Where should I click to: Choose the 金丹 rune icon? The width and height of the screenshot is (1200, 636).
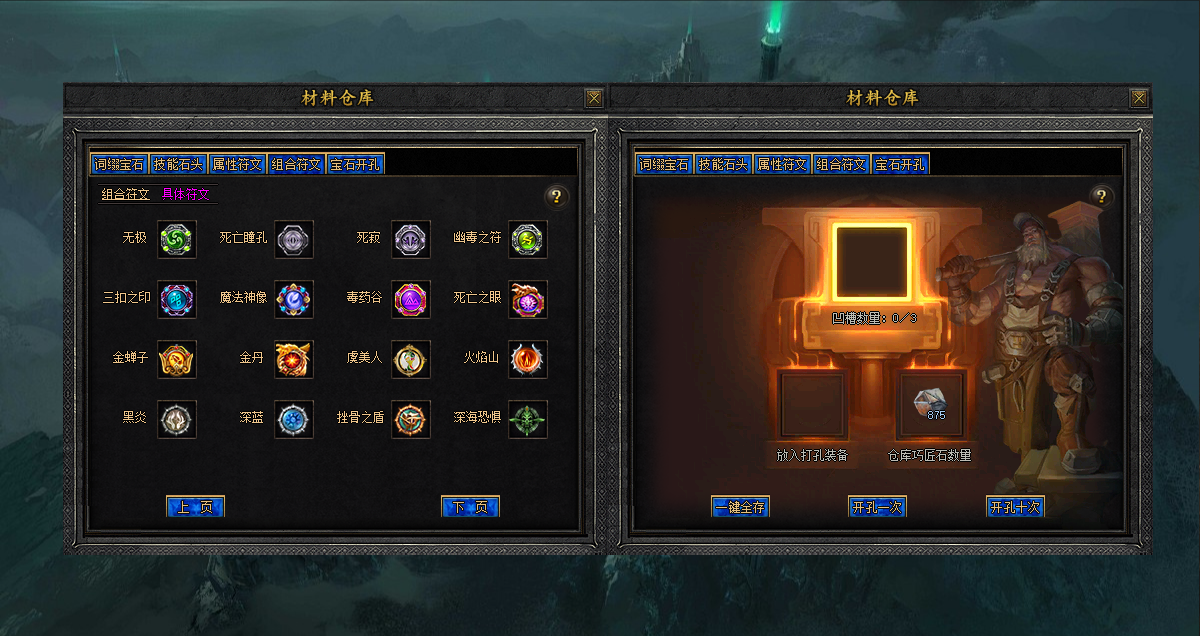tap(294, 359)
